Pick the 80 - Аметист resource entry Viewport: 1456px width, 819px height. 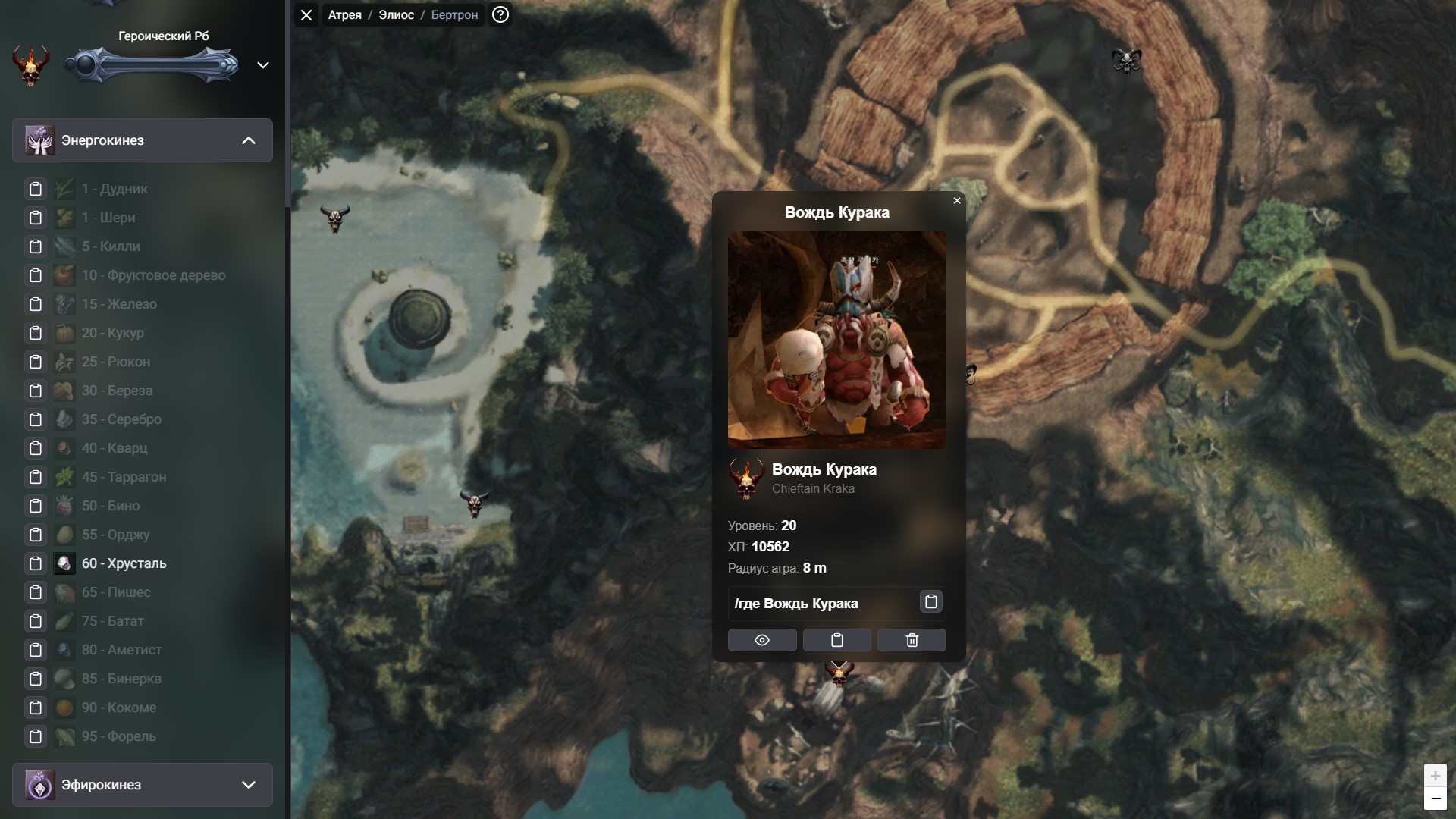click(x=121, y=650)
